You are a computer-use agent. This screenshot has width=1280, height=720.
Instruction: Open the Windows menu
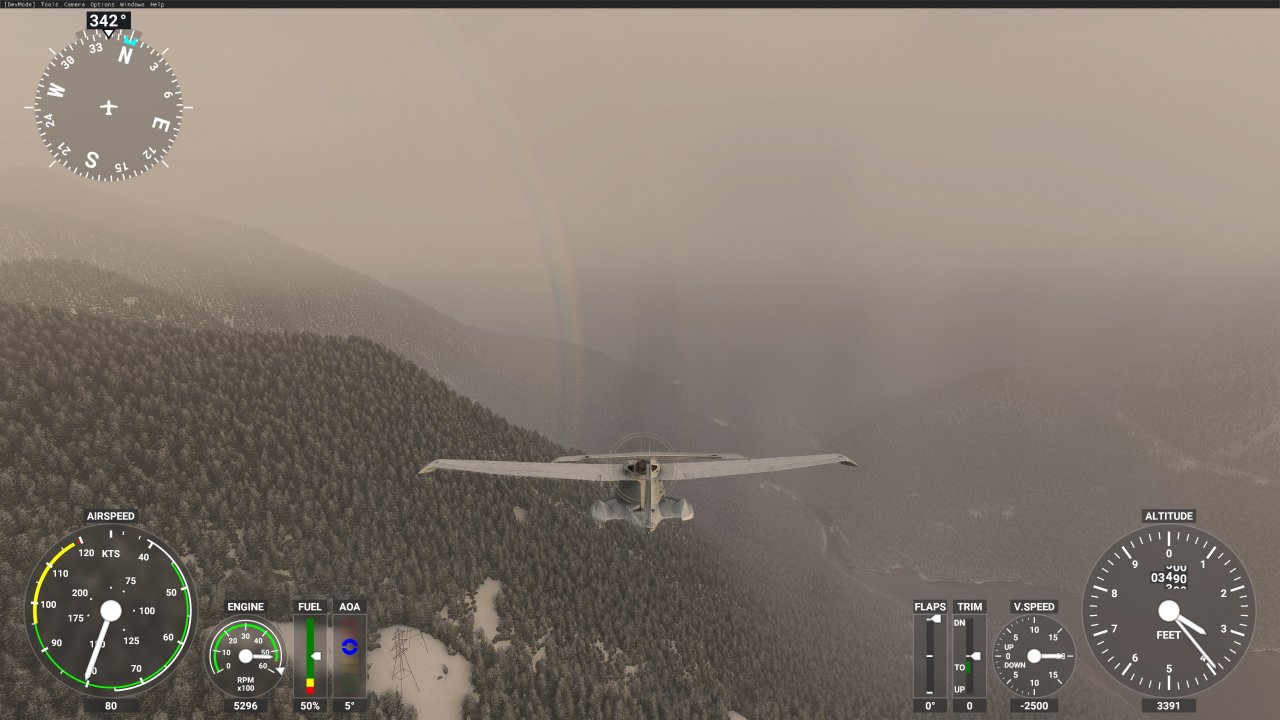130,4
